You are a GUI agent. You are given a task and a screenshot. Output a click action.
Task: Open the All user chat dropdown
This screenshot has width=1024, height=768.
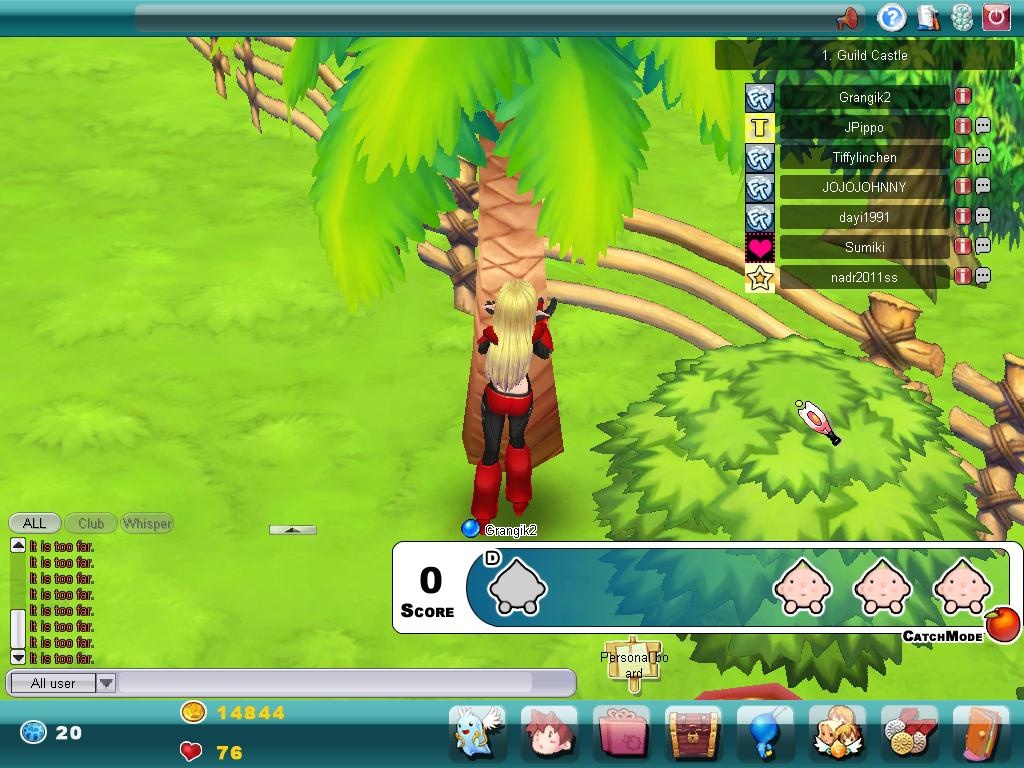click(x=105, y=683)
